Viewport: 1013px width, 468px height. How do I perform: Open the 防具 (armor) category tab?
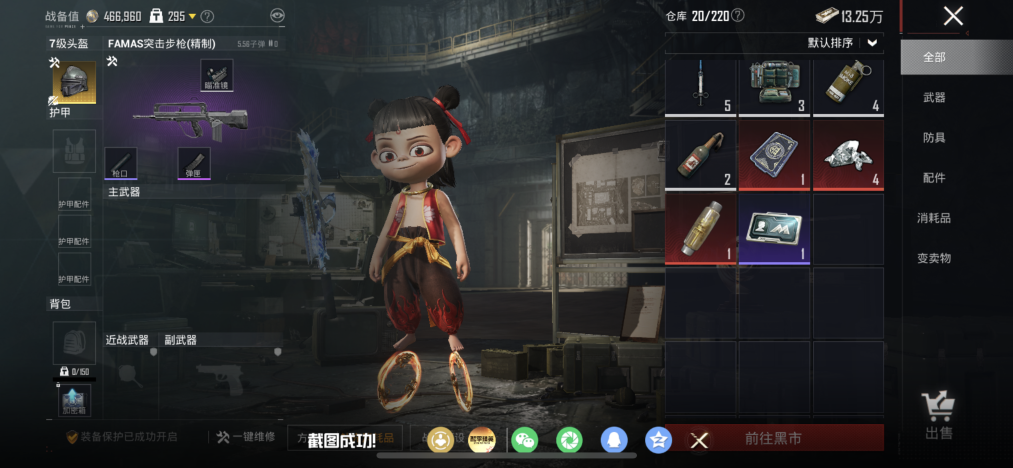point(934,138)
